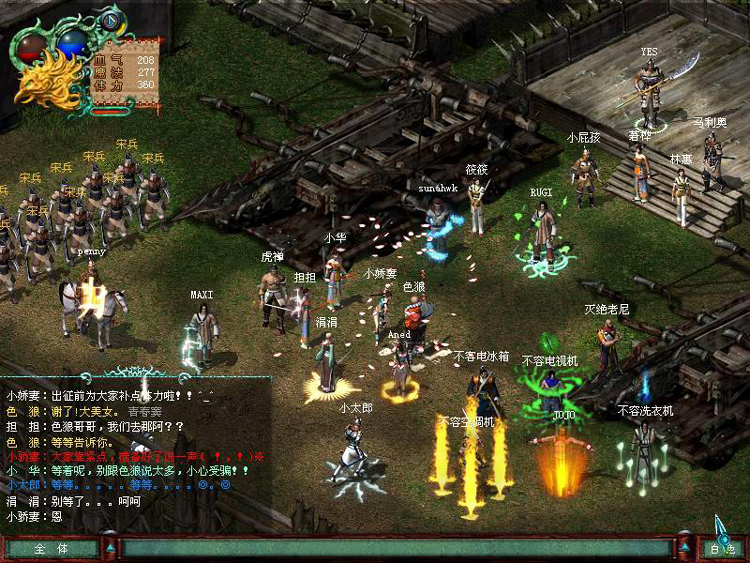Click the blue arrow compass orb
Viewport: 750px width, 563px height.
click(110, 21)
